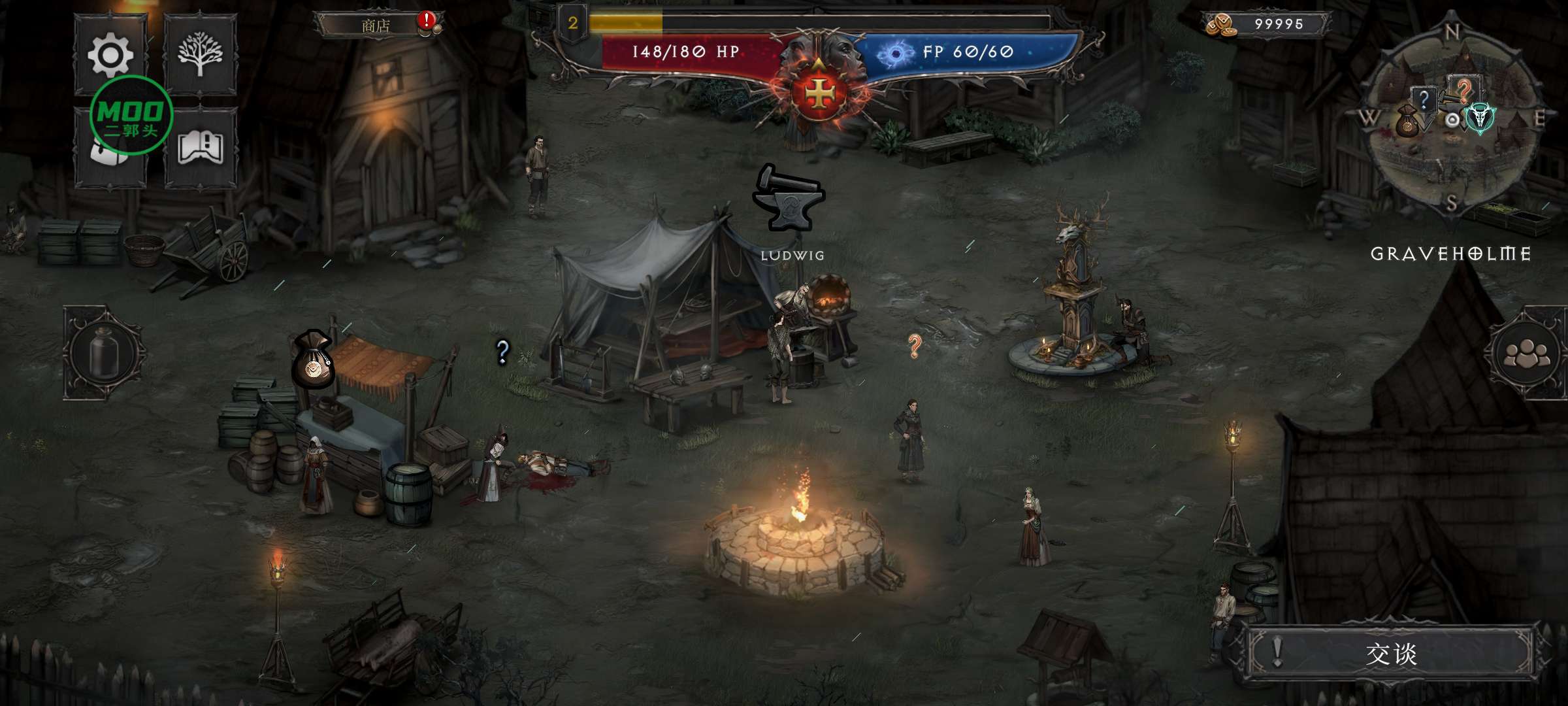Tap the green MOO overlay badge
Image resolution: width=1568 pixels, height=706 pixels.
(x=131, y=116)
